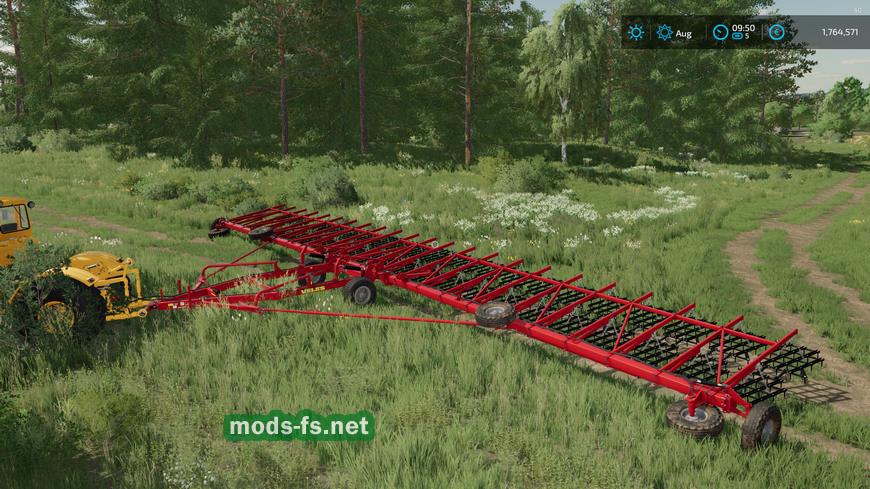Screen dimensions: 870x489
Task: Open the euro money balance icon
Action: [x=776, y=32]
